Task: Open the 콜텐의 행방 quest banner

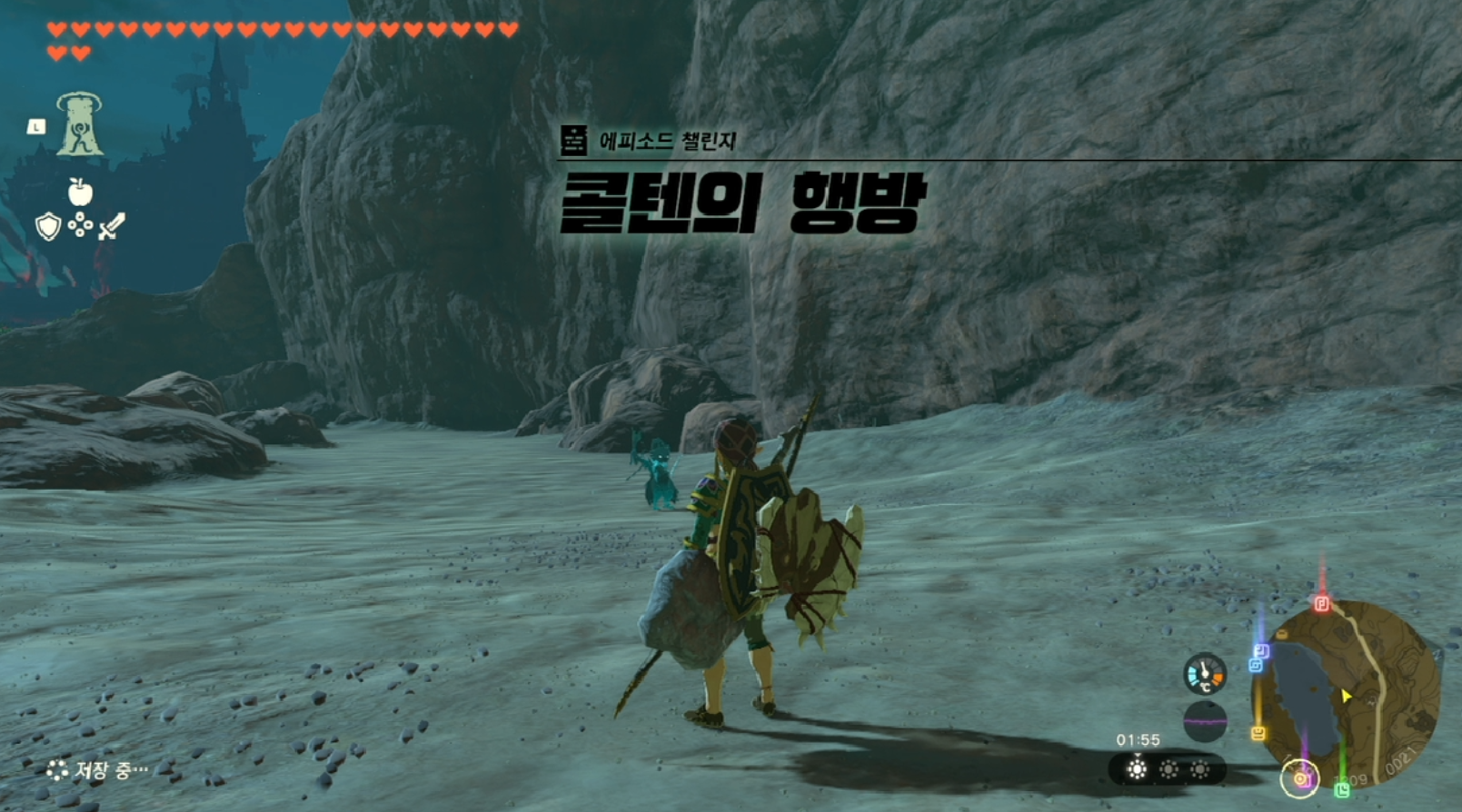Action: pyautogui.click(x=741, y=202)
